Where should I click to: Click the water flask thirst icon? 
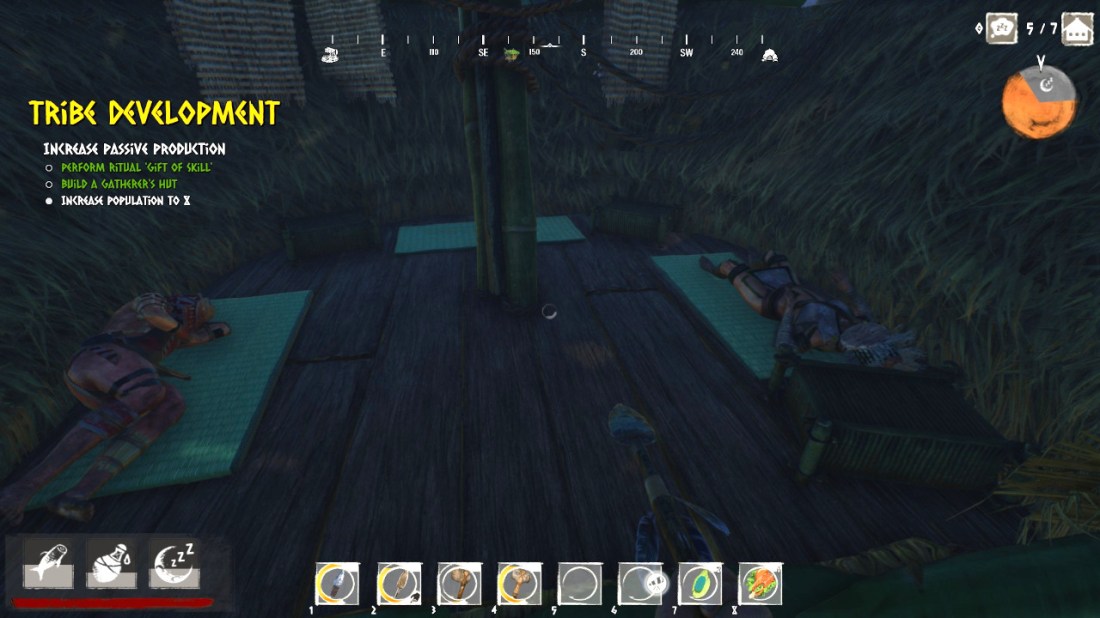(110, 565)
